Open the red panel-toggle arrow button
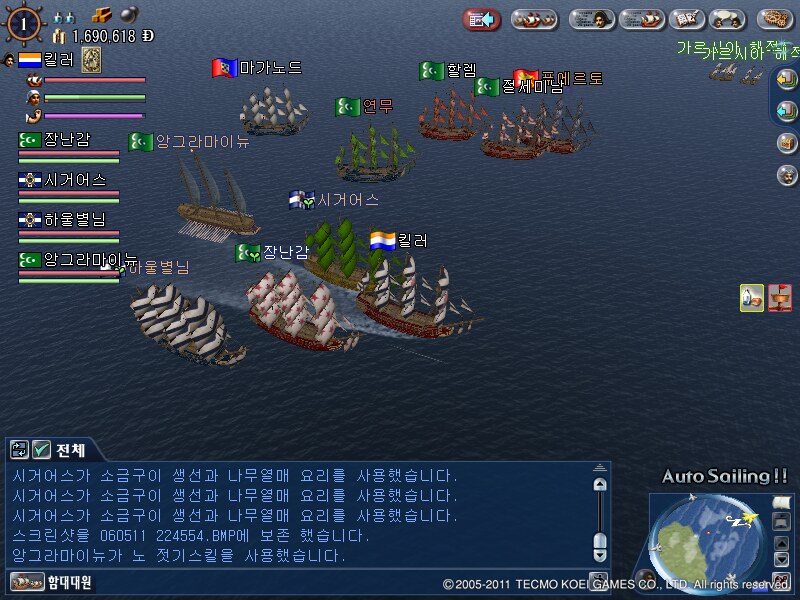This screenshot has height=600, width=800. 481,19
